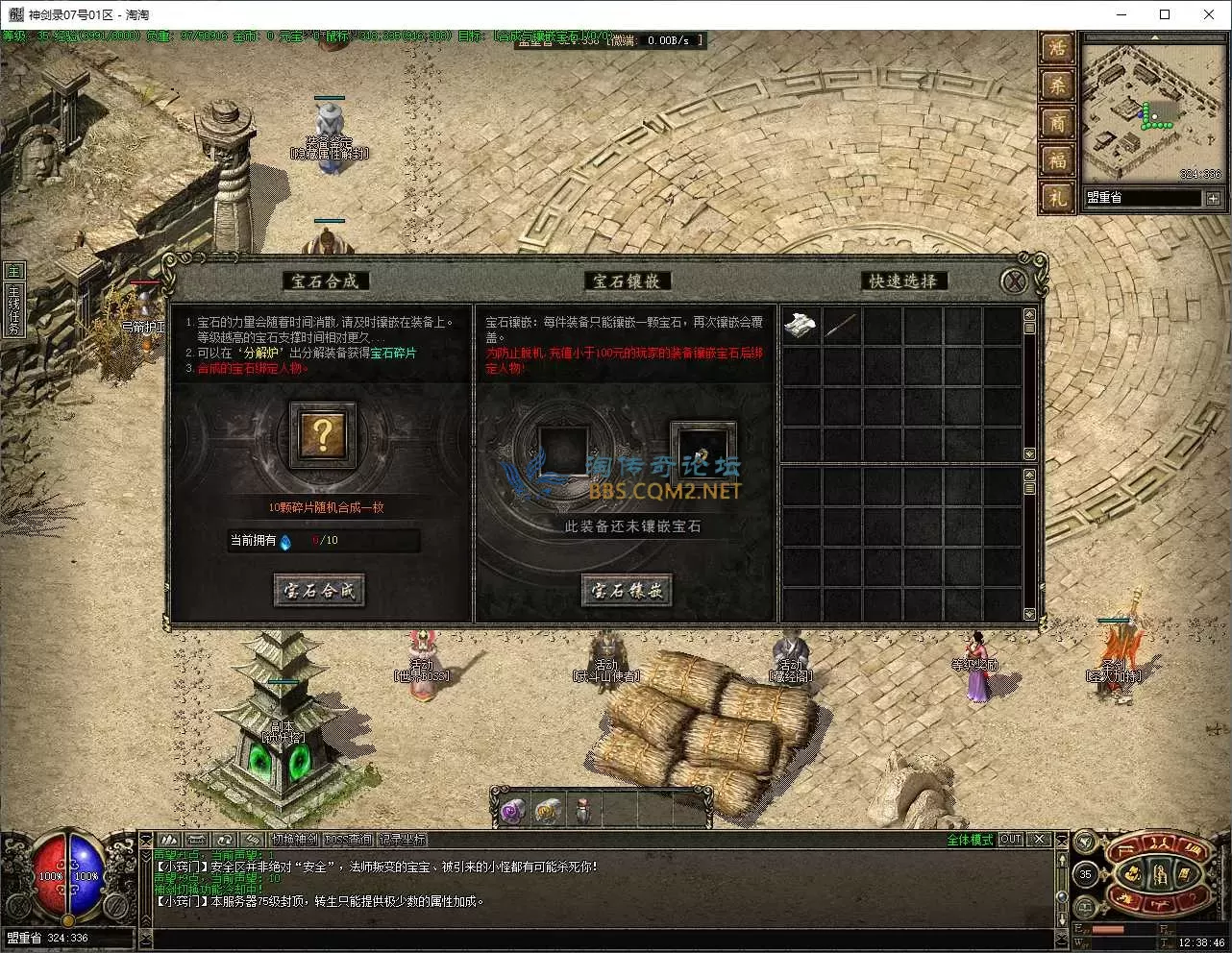Click the minimap of 盟重省
The height and width of the screenshot is (953, 1232).
click(1152, 110)
